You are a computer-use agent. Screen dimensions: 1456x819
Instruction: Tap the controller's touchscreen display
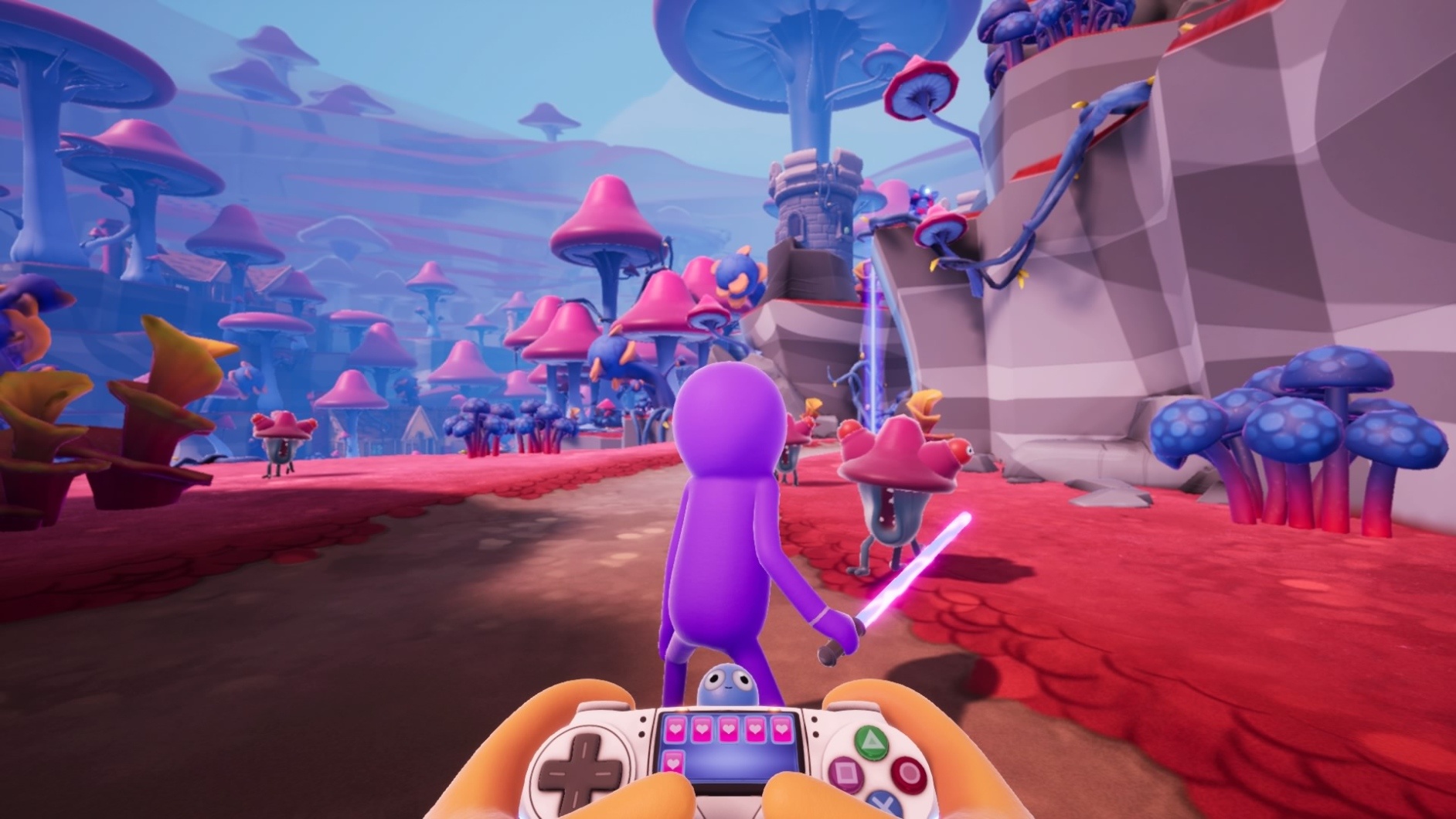[x=730, y=757]
